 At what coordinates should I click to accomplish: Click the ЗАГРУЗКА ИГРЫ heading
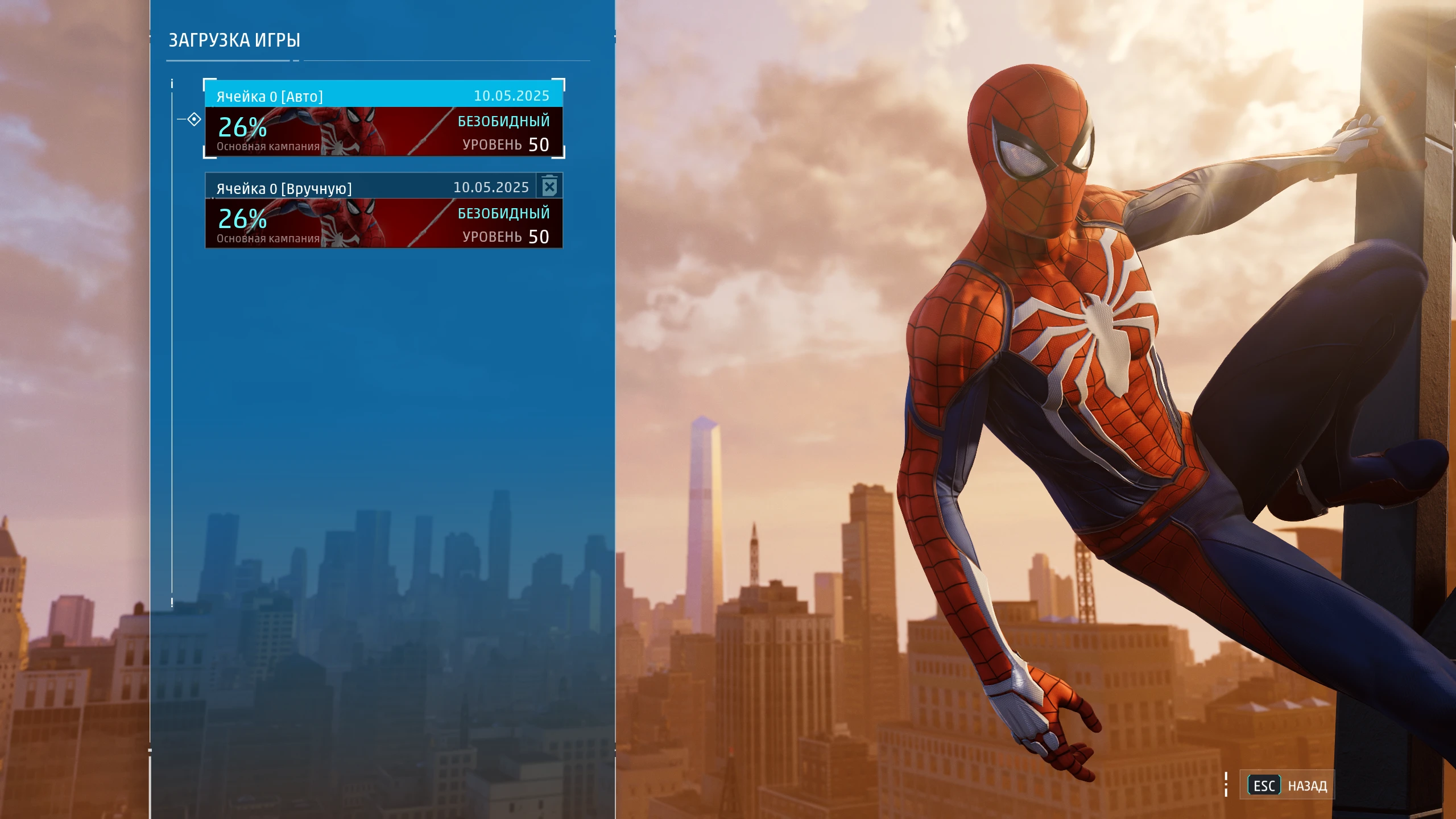235,40
